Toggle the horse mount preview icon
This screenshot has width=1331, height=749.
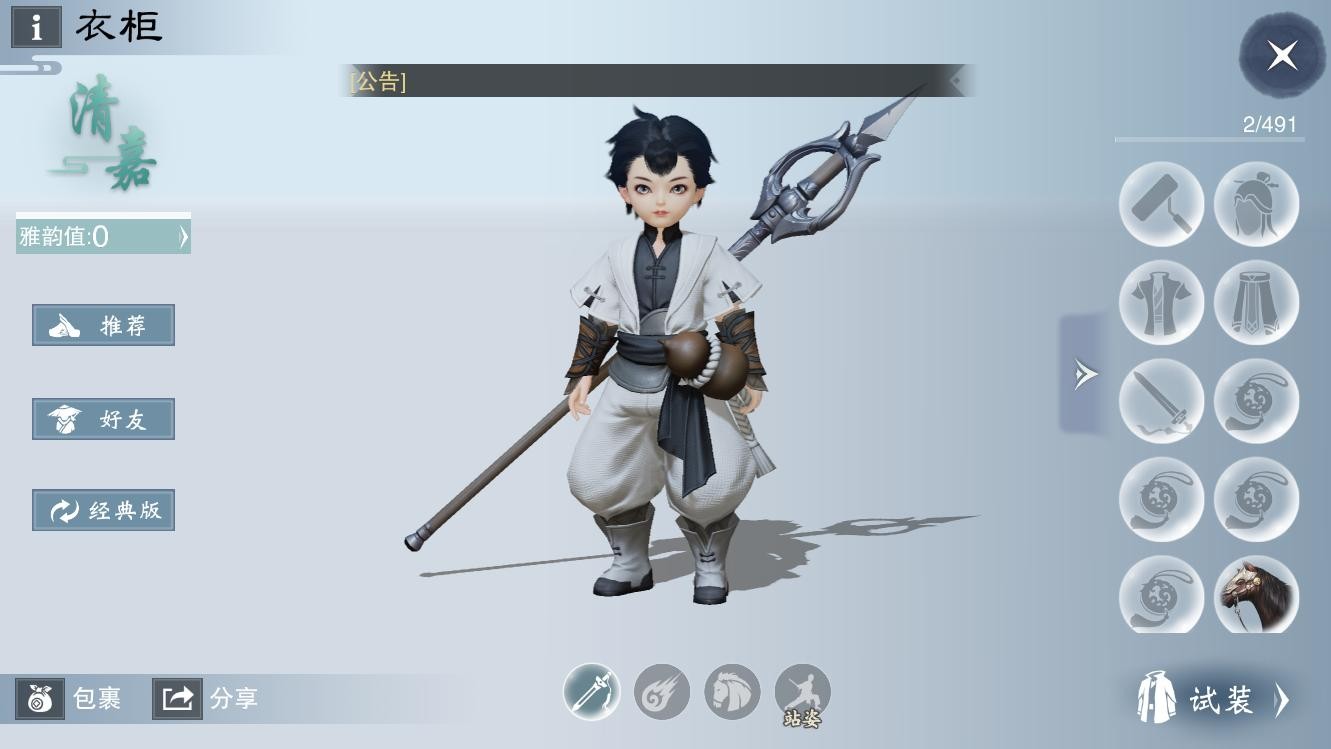(732, 692)
